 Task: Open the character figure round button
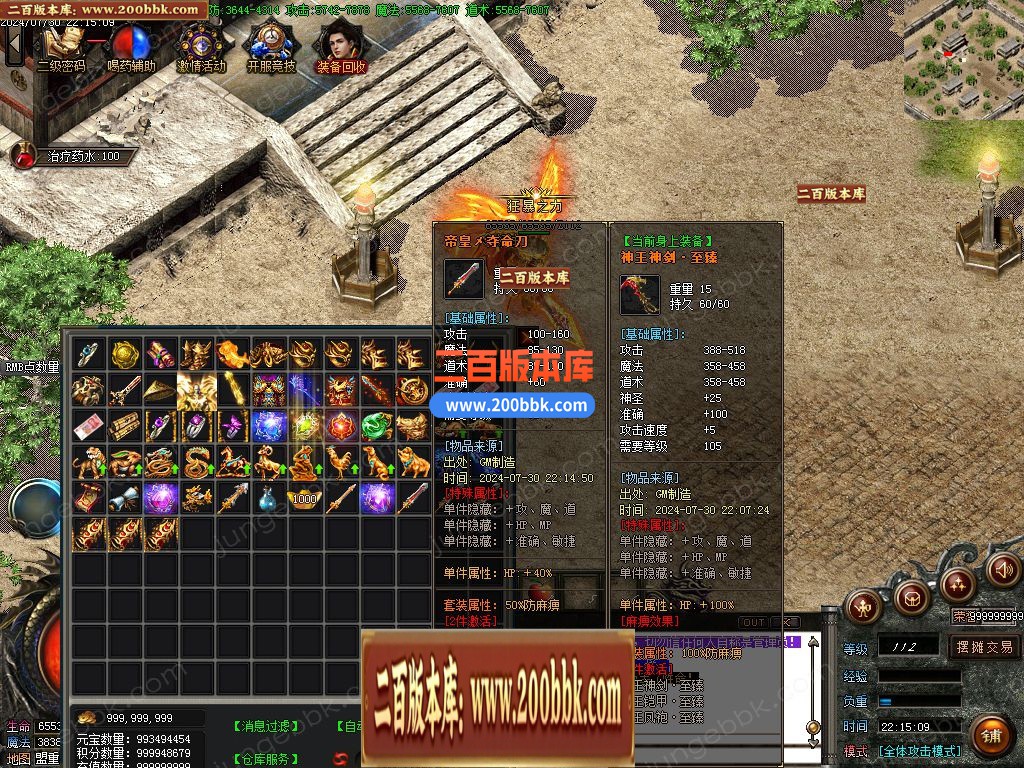tap(863, 605)
